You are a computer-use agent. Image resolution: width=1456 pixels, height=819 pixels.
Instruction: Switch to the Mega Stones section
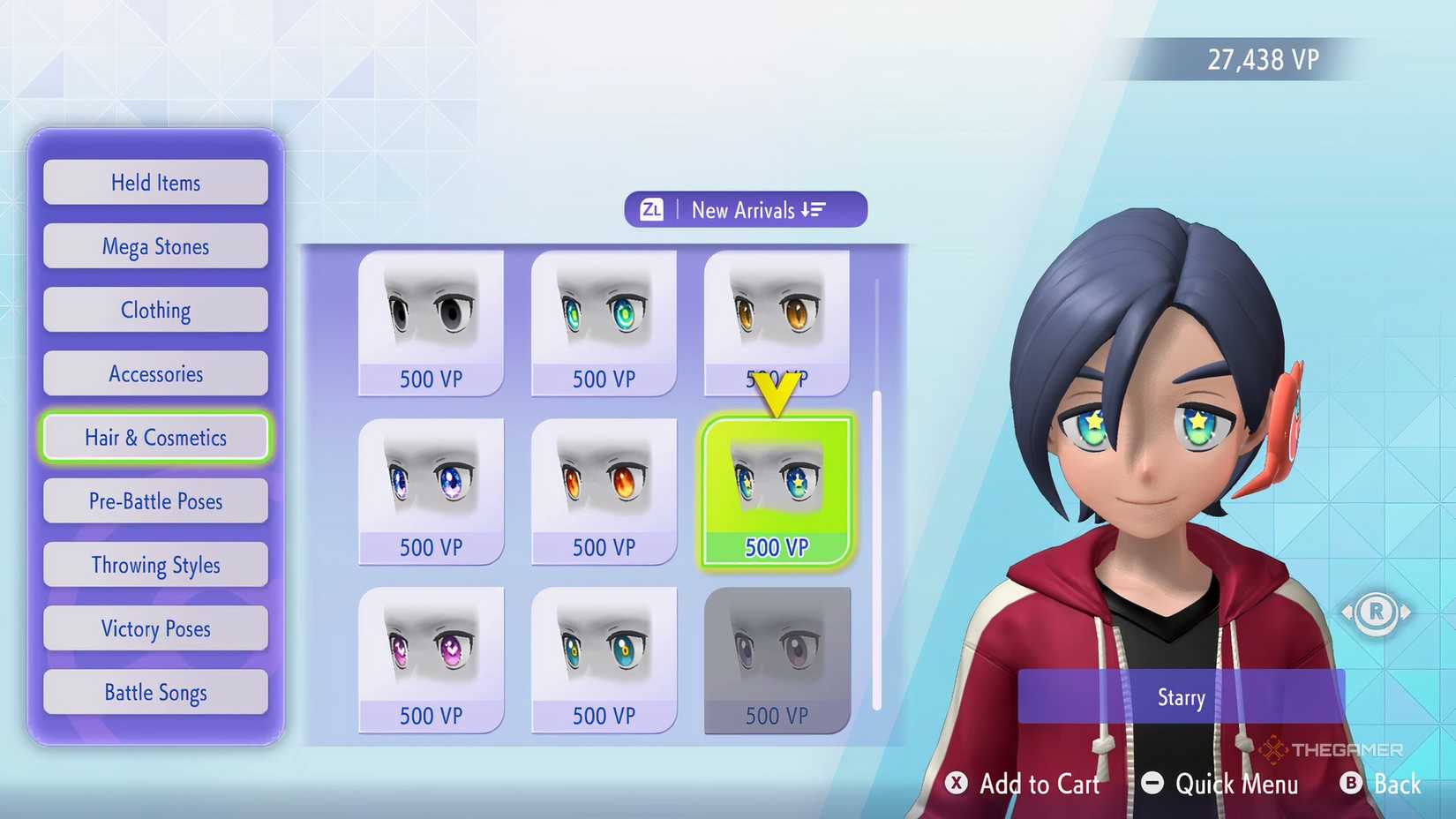tap(155, 246)
